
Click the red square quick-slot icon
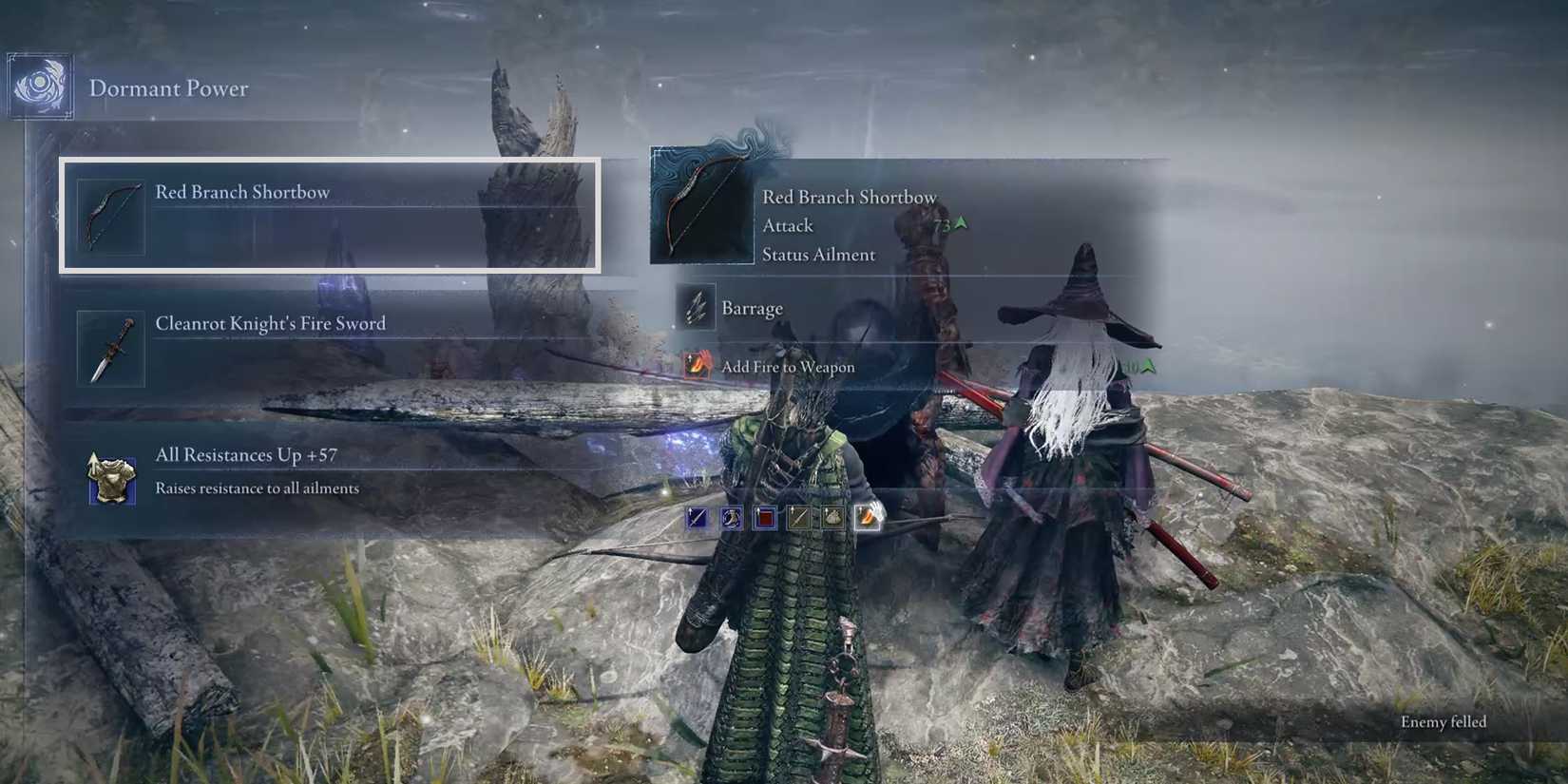[763, 519]
